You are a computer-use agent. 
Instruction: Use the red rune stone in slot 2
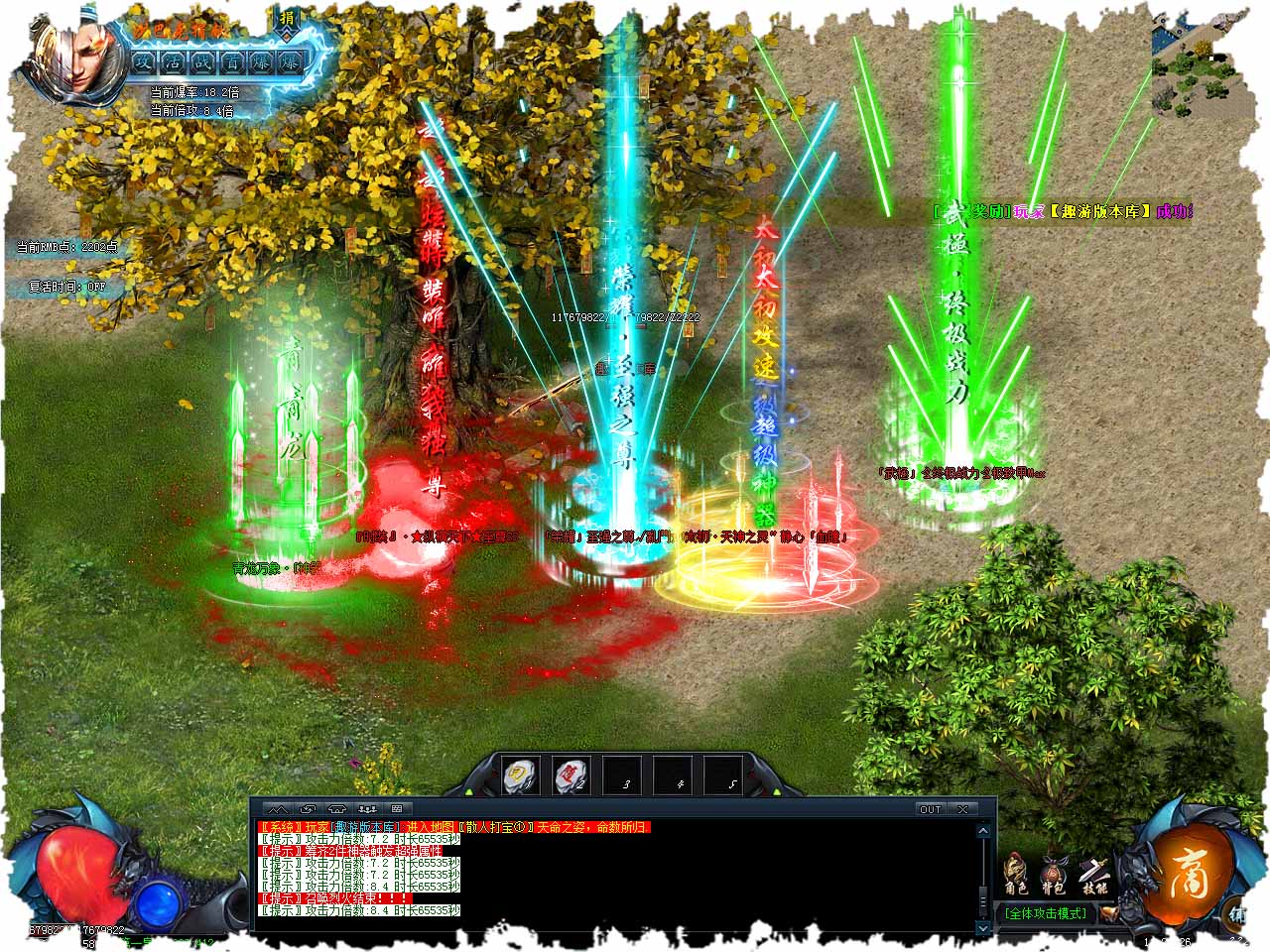click(572, 774)
